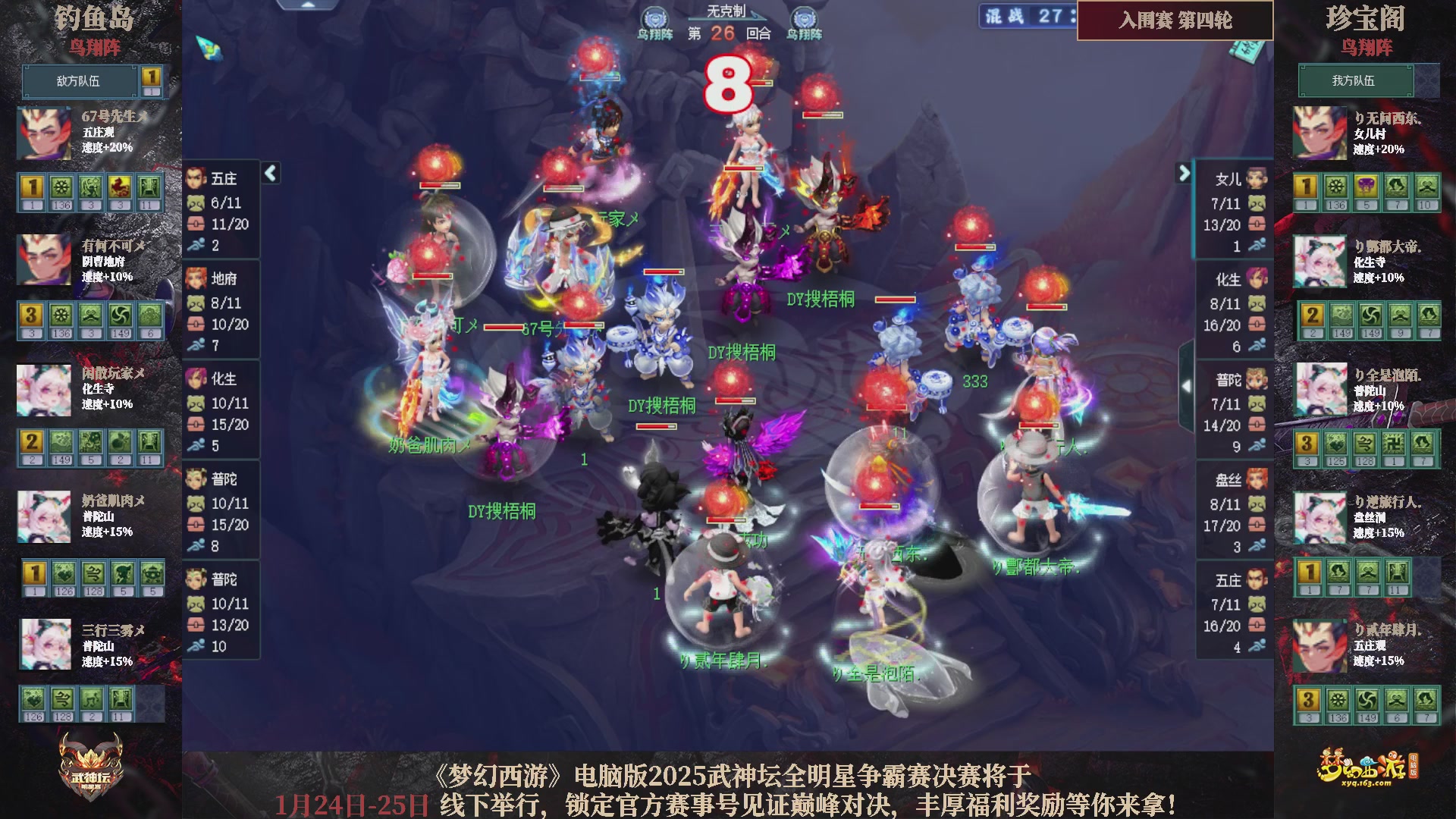Click the 卍 buff icon under り全是泡陌
Screen dimensions: 1456x819
point(1394,443)
